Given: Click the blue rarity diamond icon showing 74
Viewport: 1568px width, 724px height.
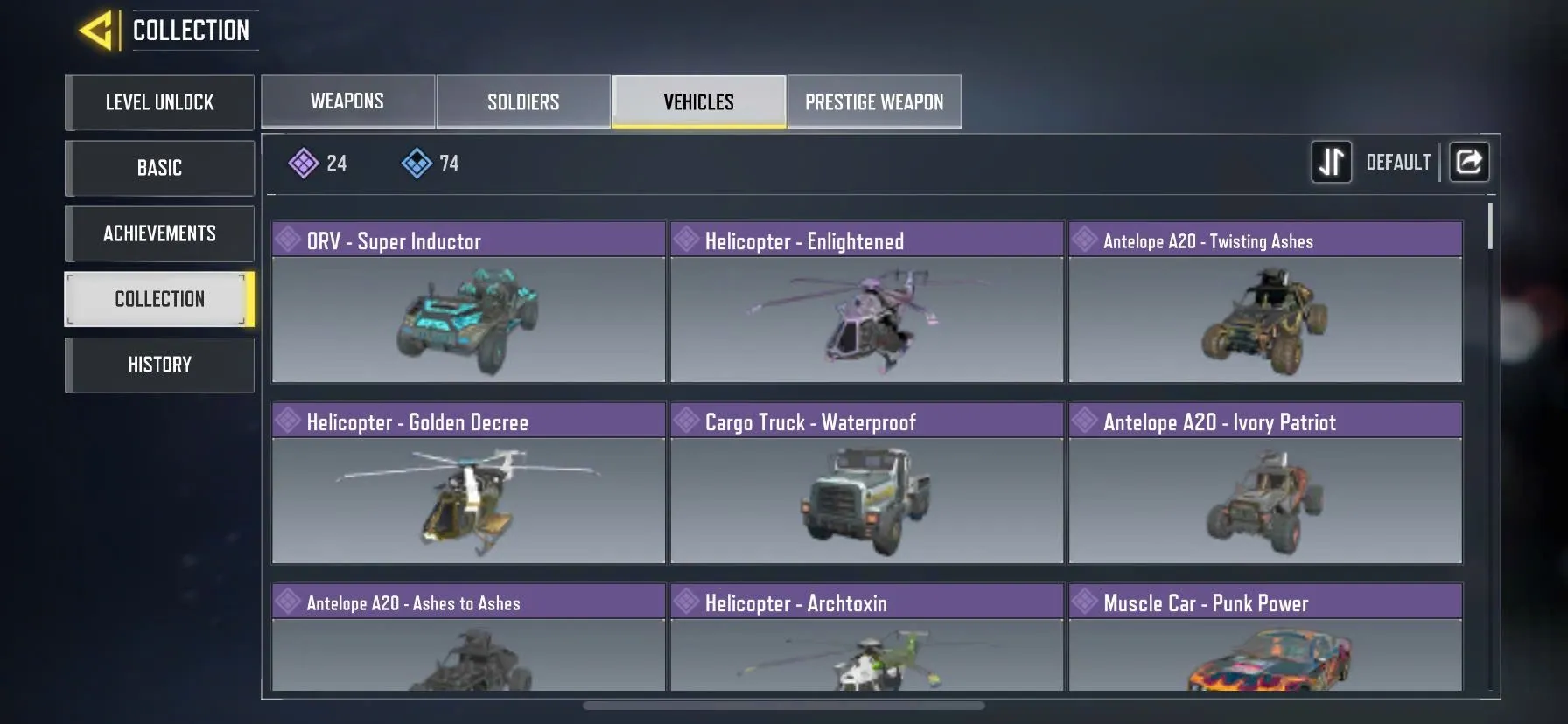Looking at the screenshot, I should coord(417,163).
